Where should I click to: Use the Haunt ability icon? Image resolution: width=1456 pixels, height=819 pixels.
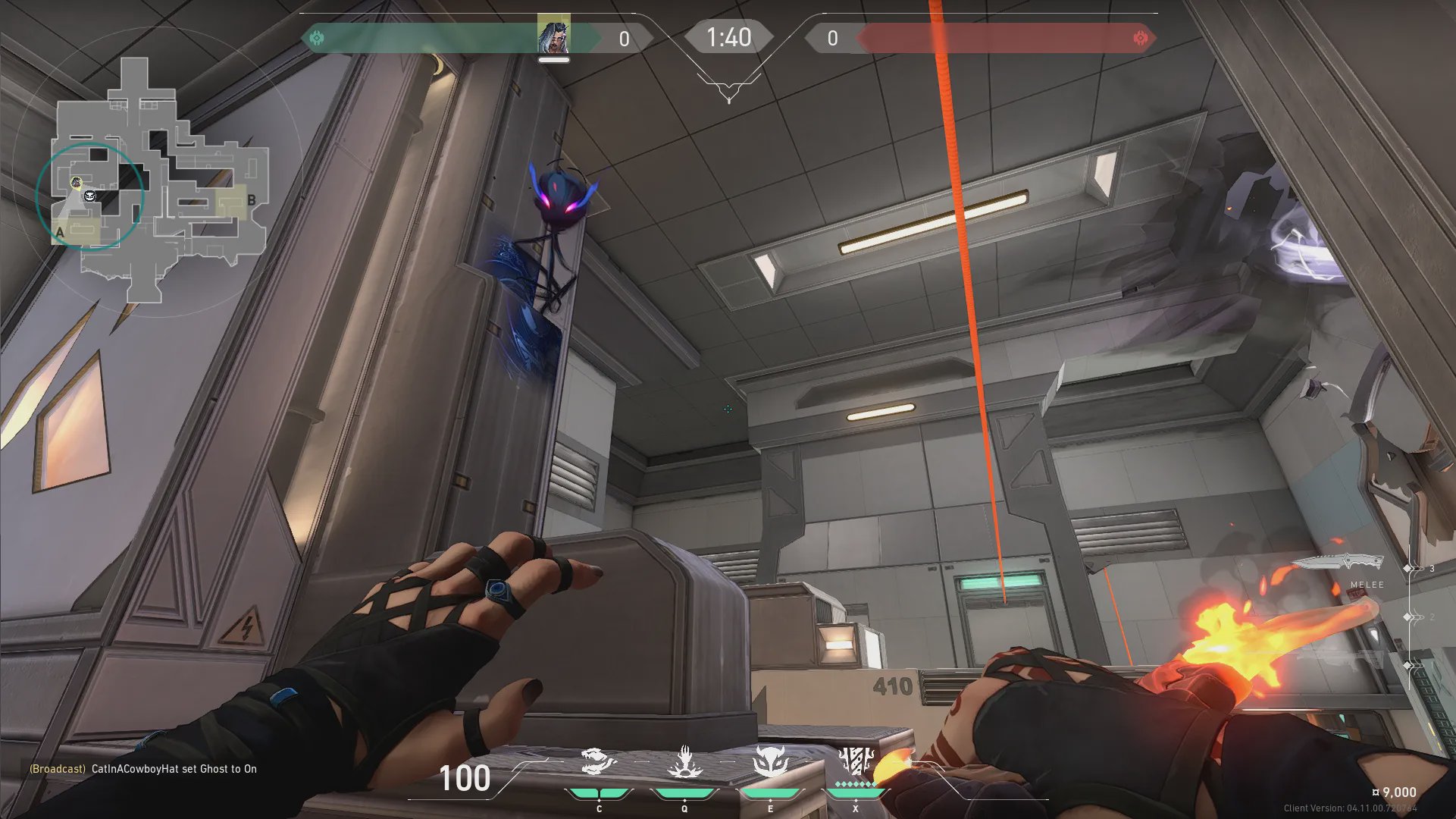tap(770, 762)
